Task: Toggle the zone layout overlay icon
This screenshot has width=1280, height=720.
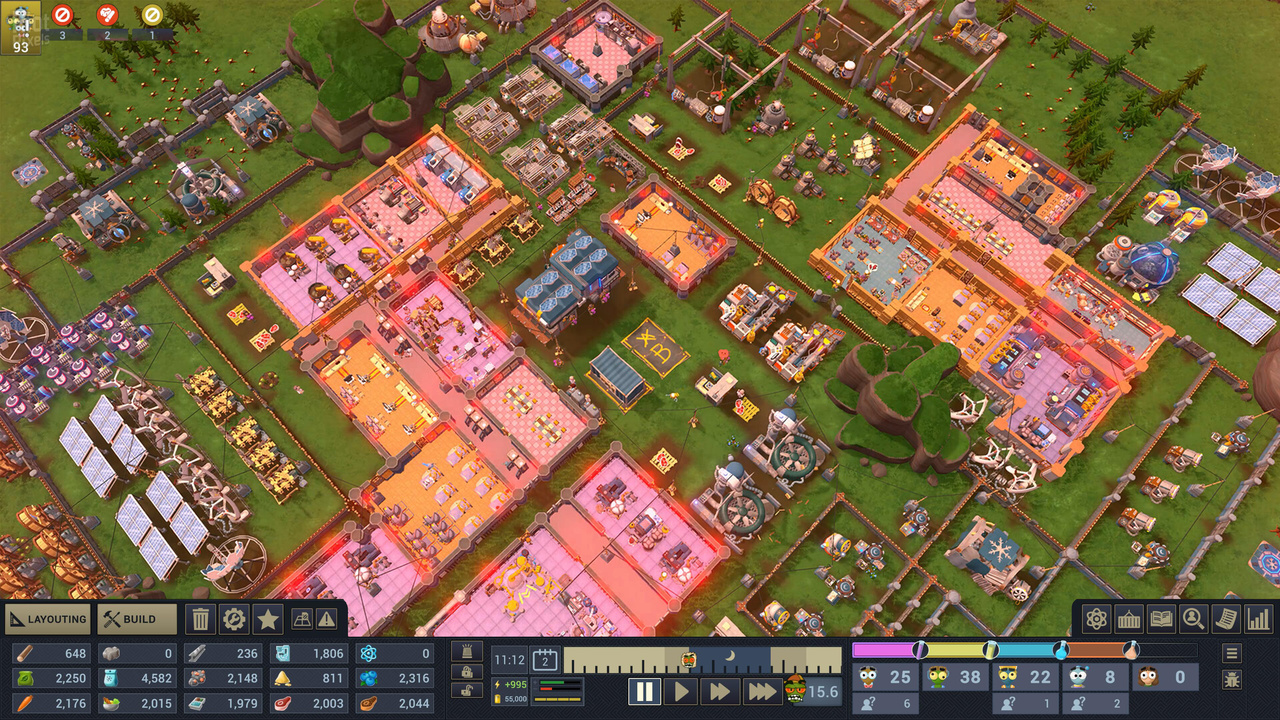Action: [x=302, y=619]
